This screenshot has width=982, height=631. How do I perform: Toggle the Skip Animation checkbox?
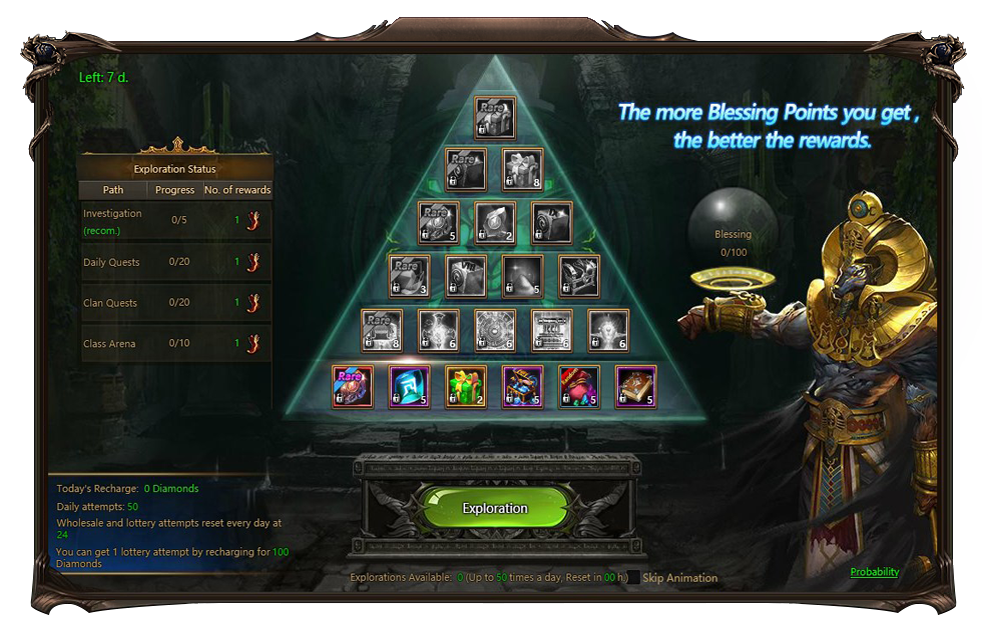click(634, 578)
